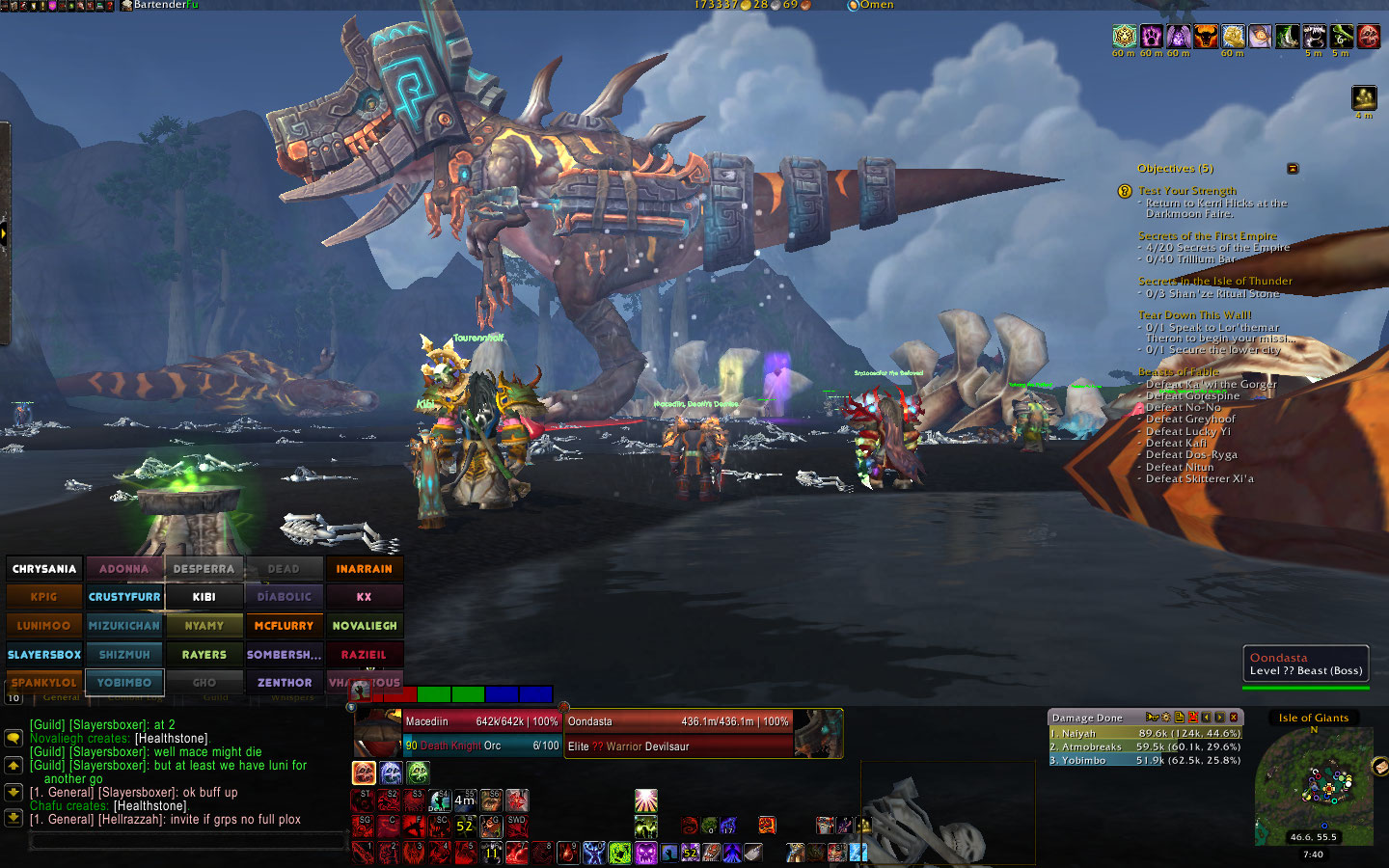1389x868 pixels.
Task: Click the Oondasta target frame
Action: 678,733
